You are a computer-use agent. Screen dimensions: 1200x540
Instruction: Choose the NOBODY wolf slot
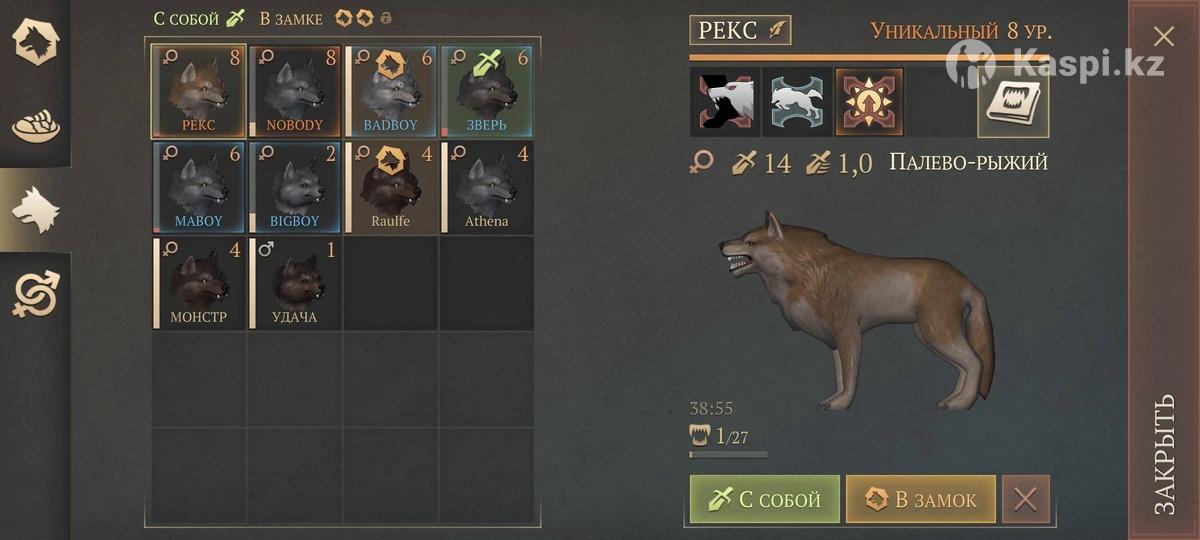point(294,90)
